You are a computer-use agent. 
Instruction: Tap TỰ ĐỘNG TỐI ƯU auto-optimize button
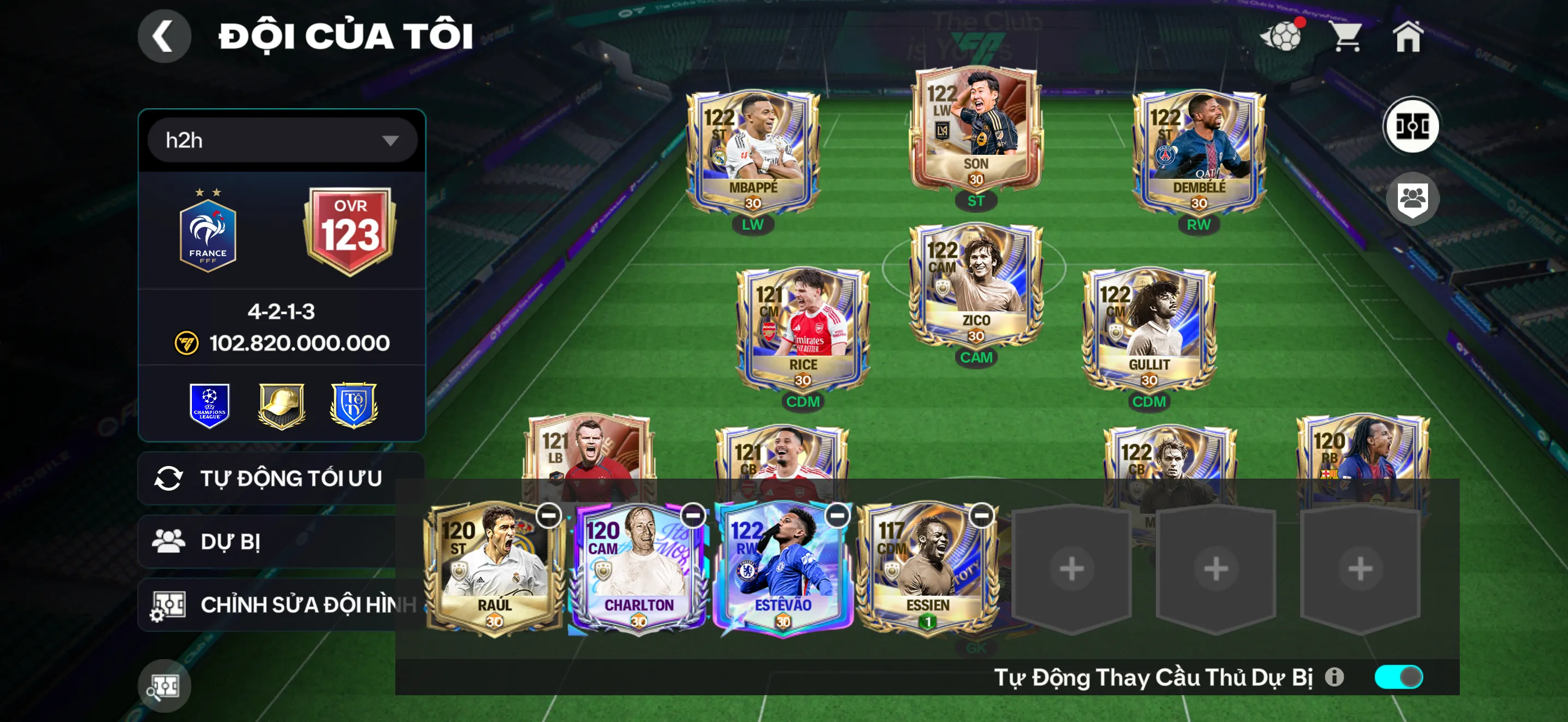pos(280,479)
